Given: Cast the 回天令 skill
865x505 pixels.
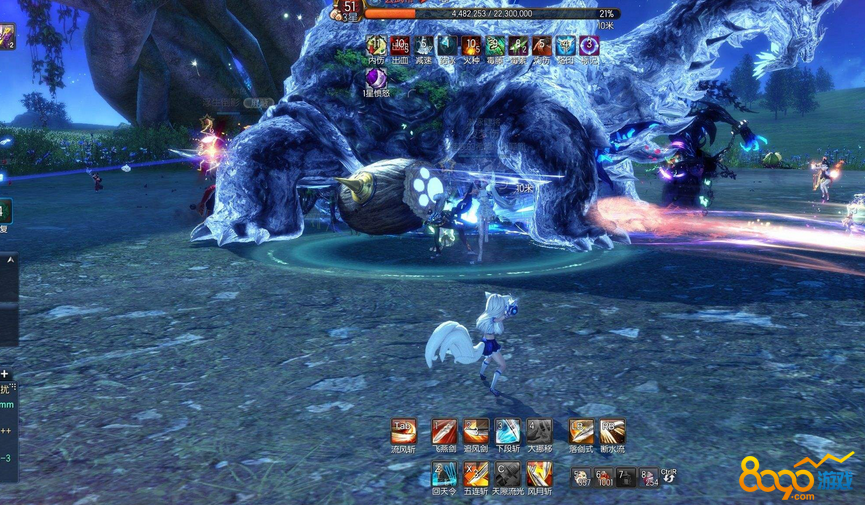Looking at the screenshot, I should click(444, 473).
